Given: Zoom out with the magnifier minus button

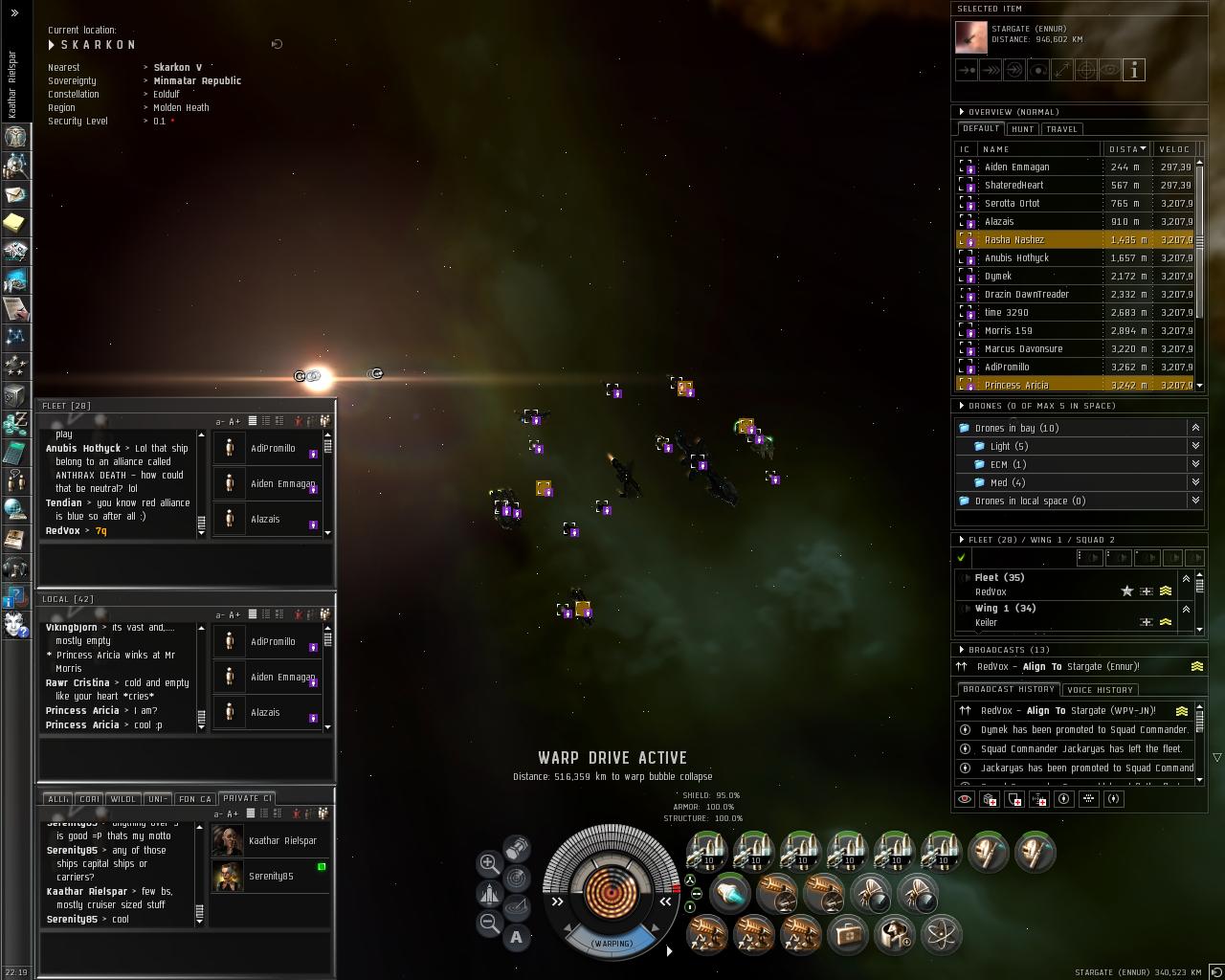Looking at the screenshot, I should 489,923.
